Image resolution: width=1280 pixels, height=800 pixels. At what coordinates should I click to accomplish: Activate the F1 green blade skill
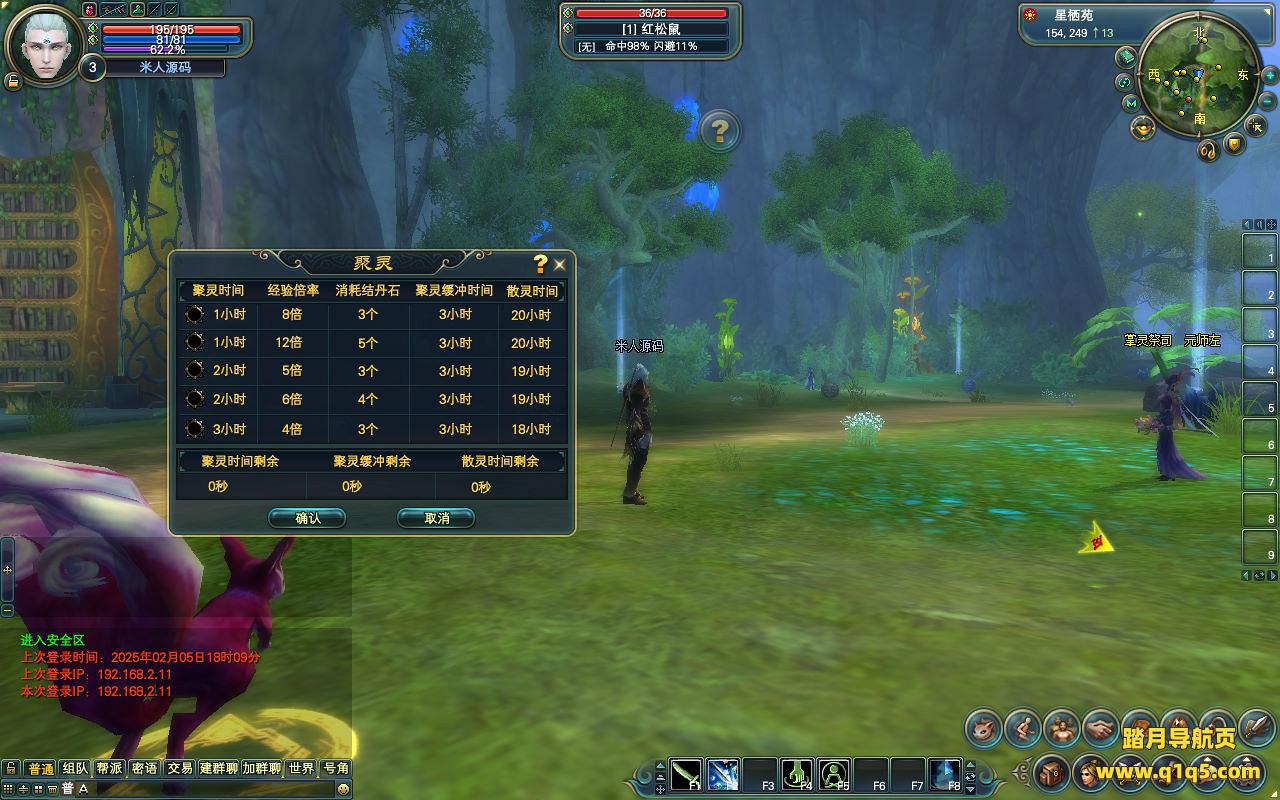[x=686, y=774]
